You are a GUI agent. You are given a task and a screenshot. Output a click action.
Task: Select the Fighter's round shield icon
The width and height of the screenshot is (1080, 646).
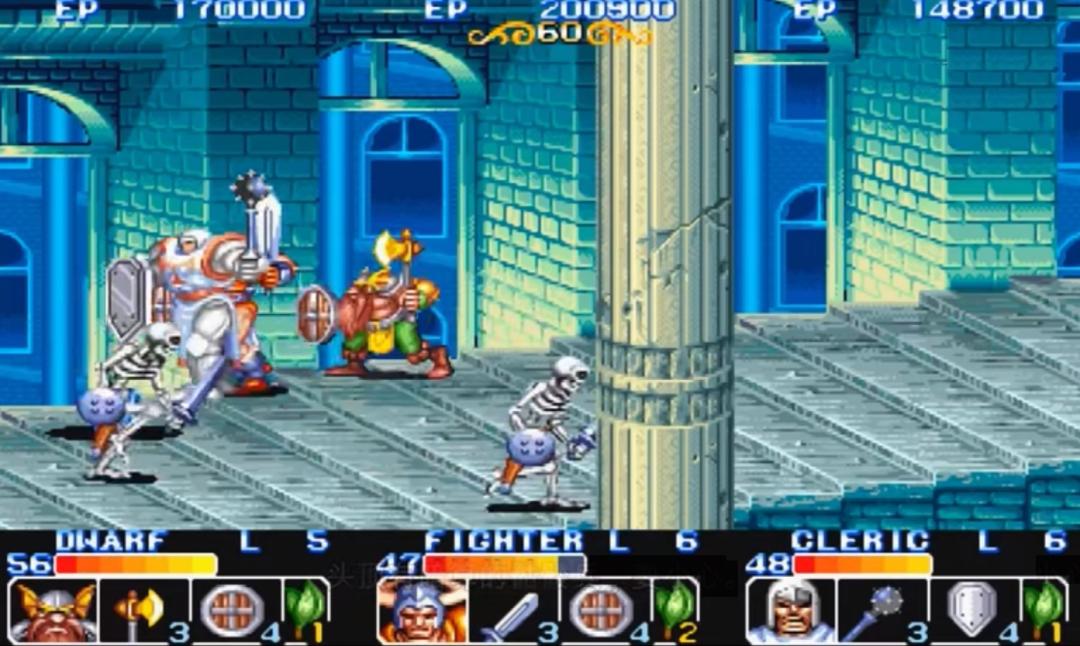point(602,610)
